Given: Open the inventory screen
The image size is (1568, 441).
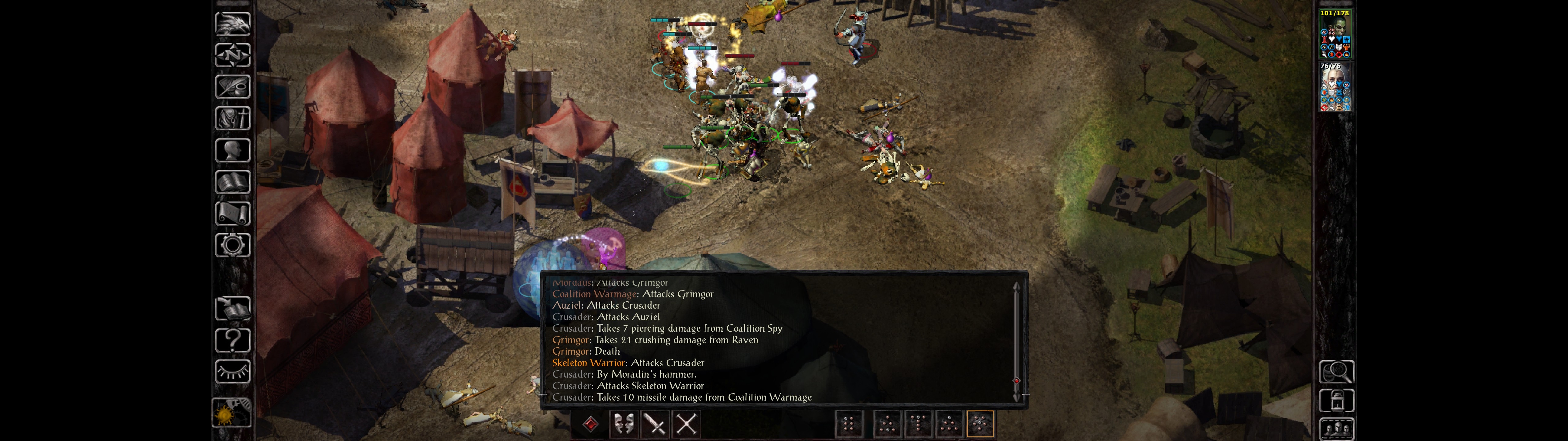Looking at the screenshot, I should 232,118.
